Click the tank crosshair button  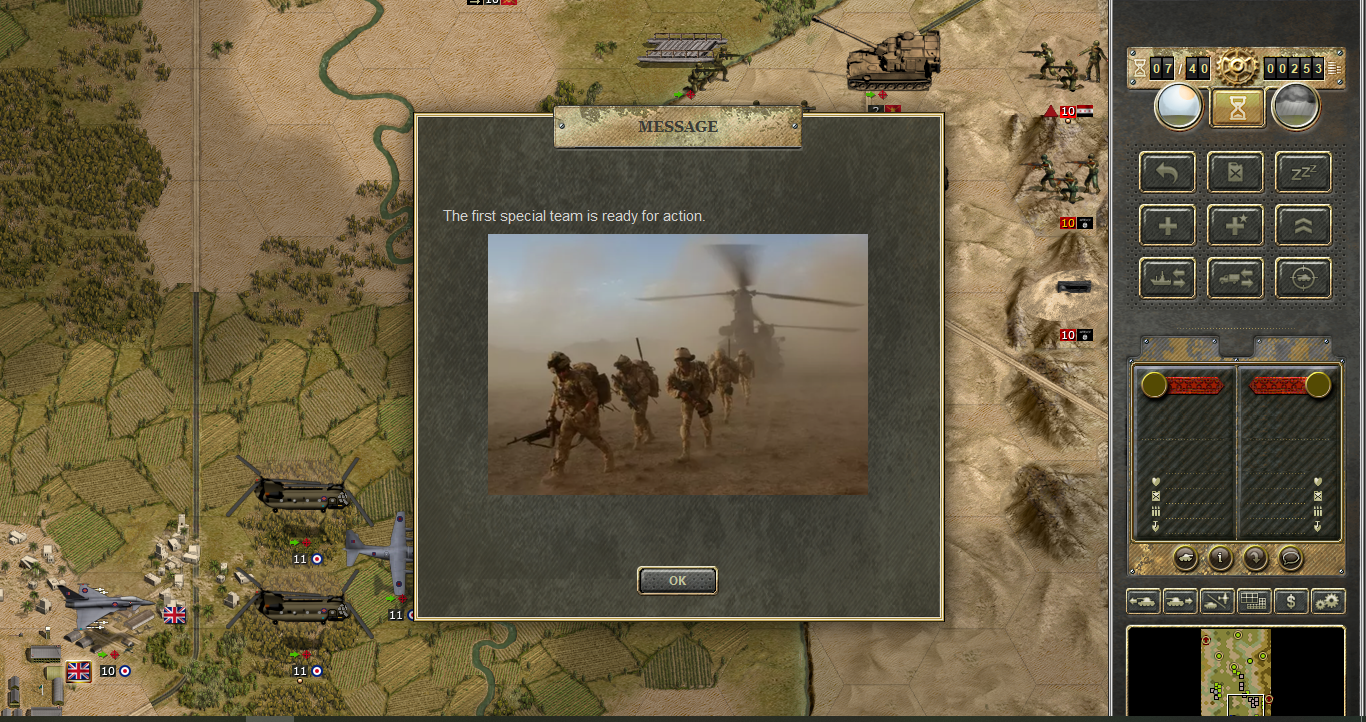pyautogui.click(x=1303, y=279)
